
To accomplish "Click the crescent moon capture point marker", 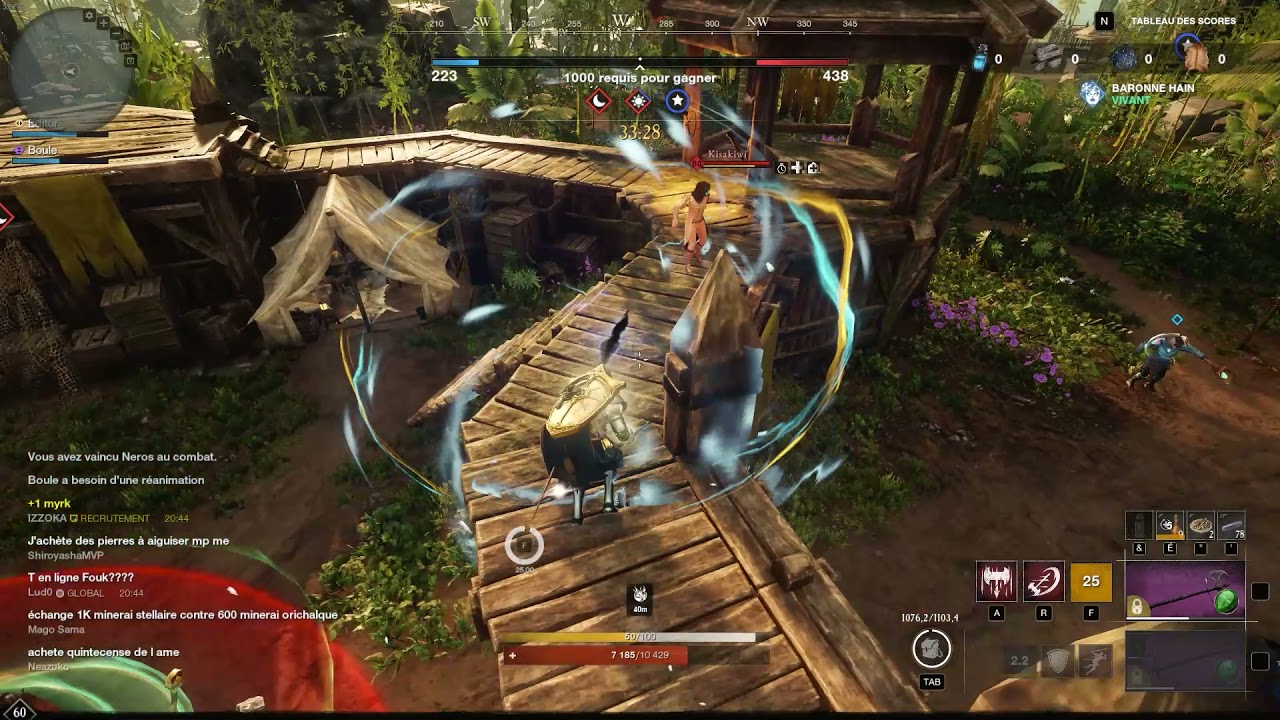I will pos(598,100).
